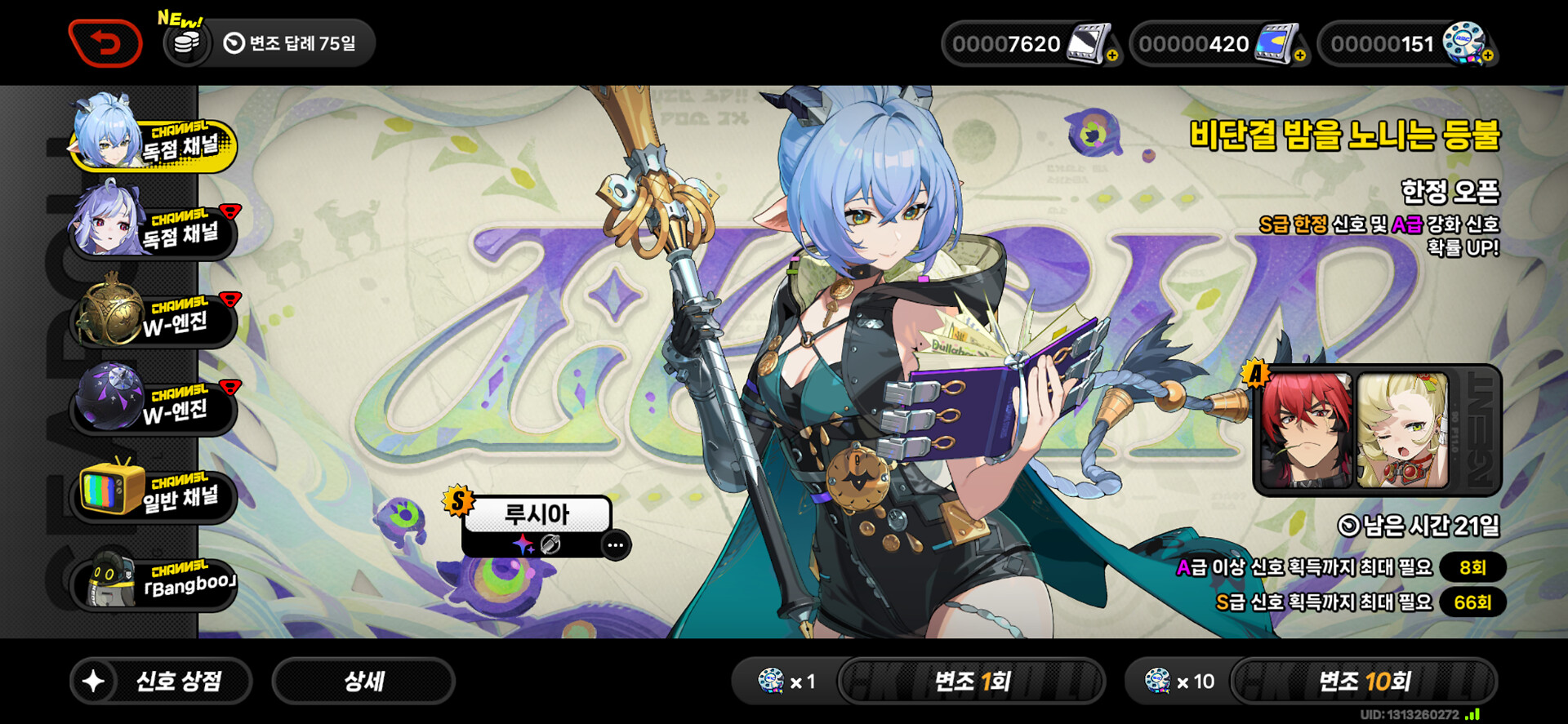This screenshot has width=1568, height=724.
Task: Show banner details with 상세 button
Action: click(x=363, y=681)
